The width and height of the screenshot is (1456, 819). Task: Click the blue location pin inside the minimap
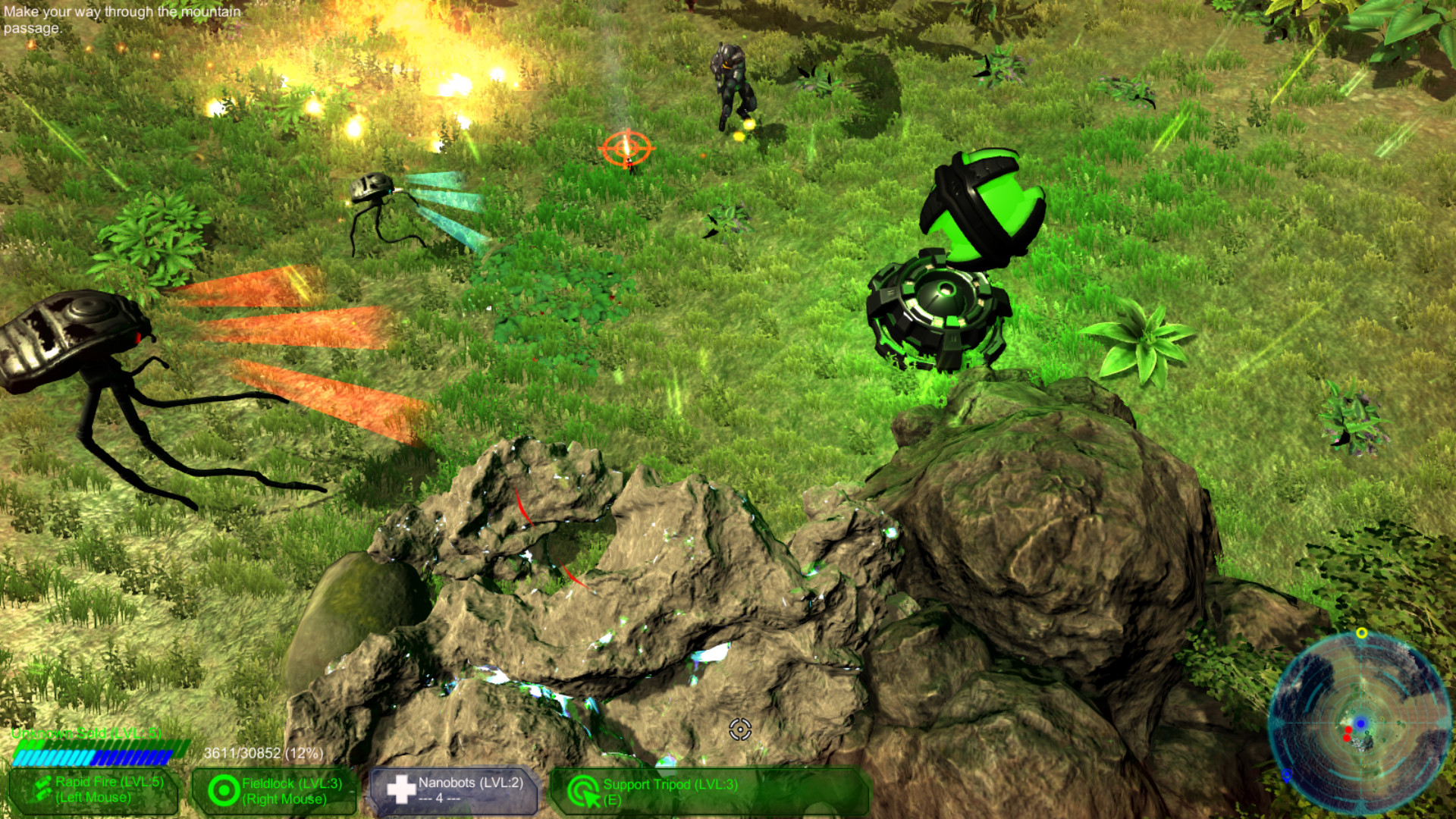1287,775
